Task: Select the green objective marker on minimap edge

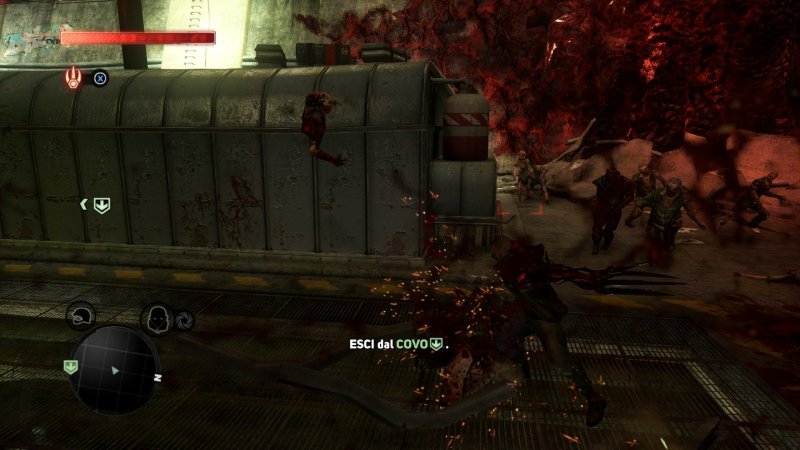Action: (70, 367)
